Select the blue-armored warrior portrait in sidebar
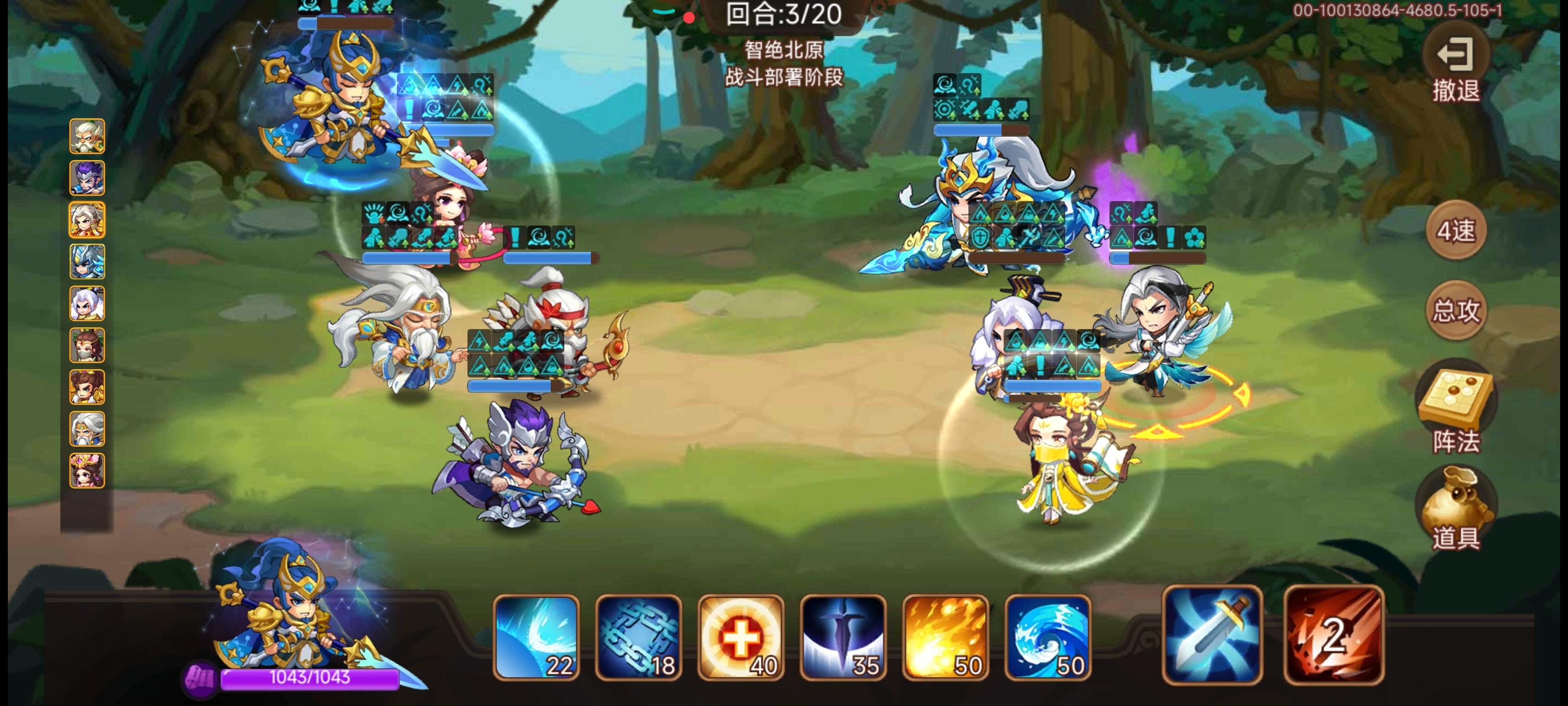Screen dimensions: 1568x706 click(87, 260)
